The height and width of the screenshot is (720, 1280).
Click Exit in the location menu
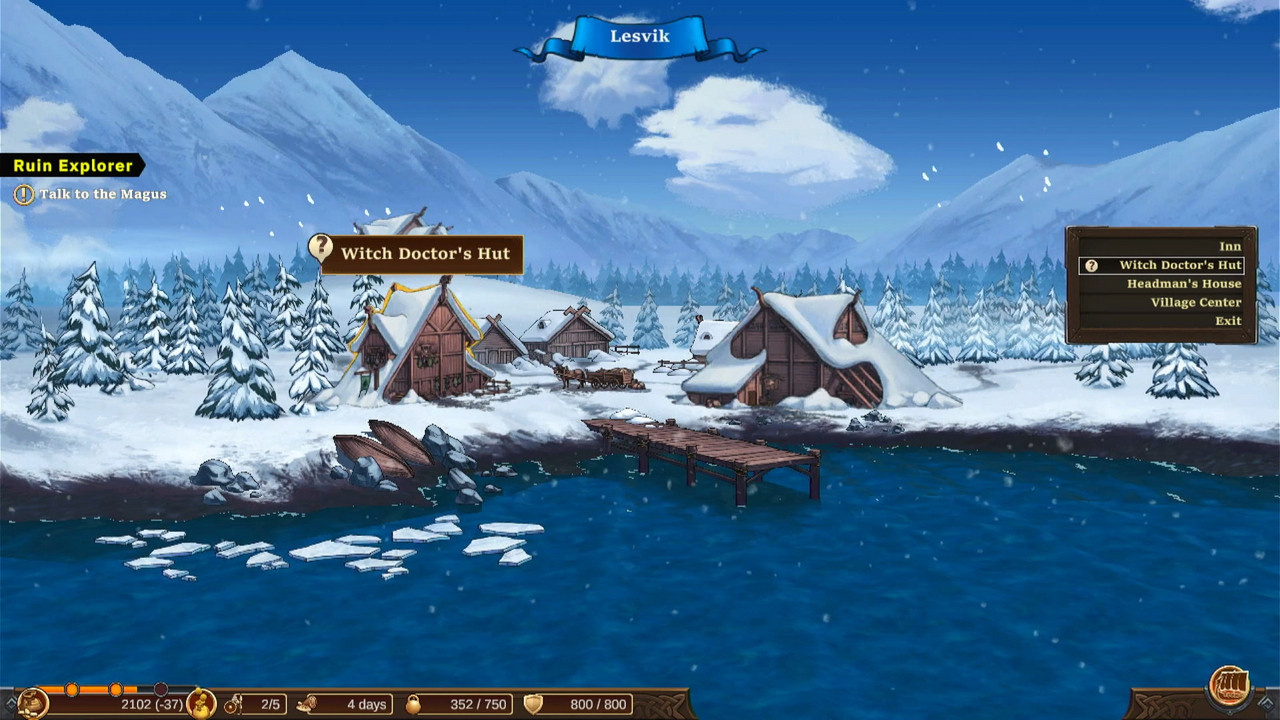(x=1229, y=320)
